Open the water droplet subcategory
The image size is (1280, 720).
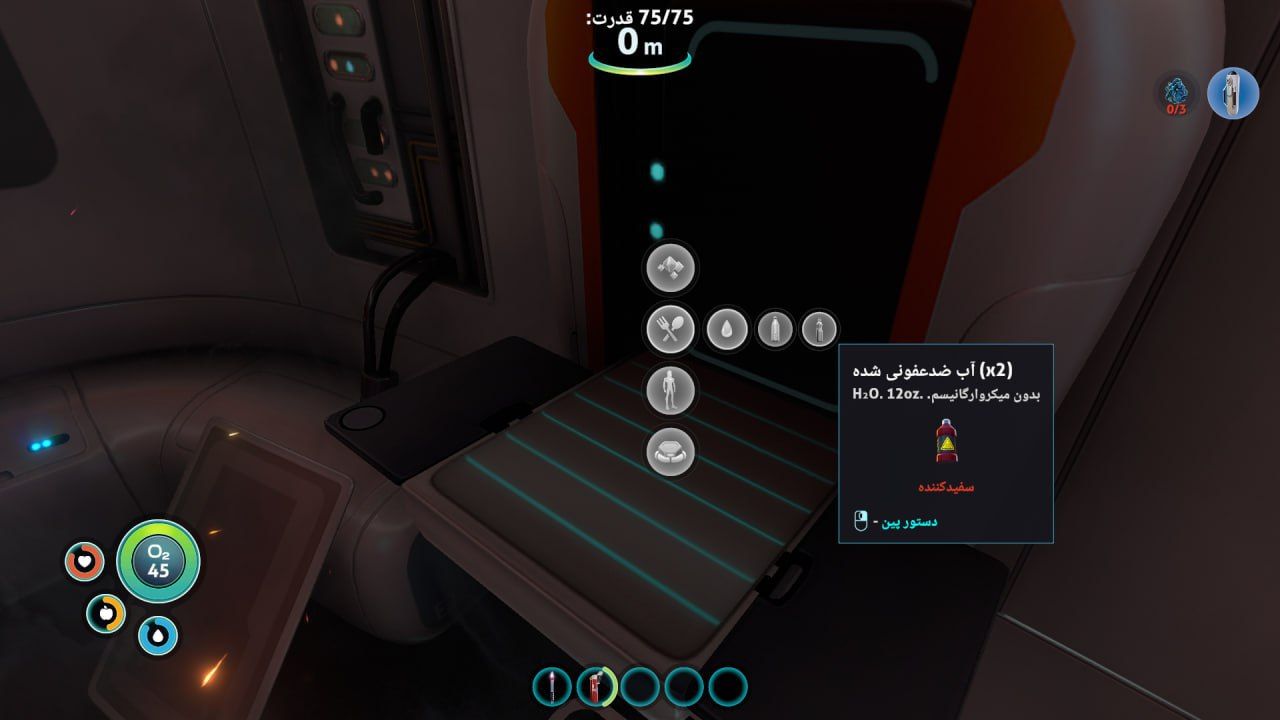pyautogui.click(x=726, y=328)
